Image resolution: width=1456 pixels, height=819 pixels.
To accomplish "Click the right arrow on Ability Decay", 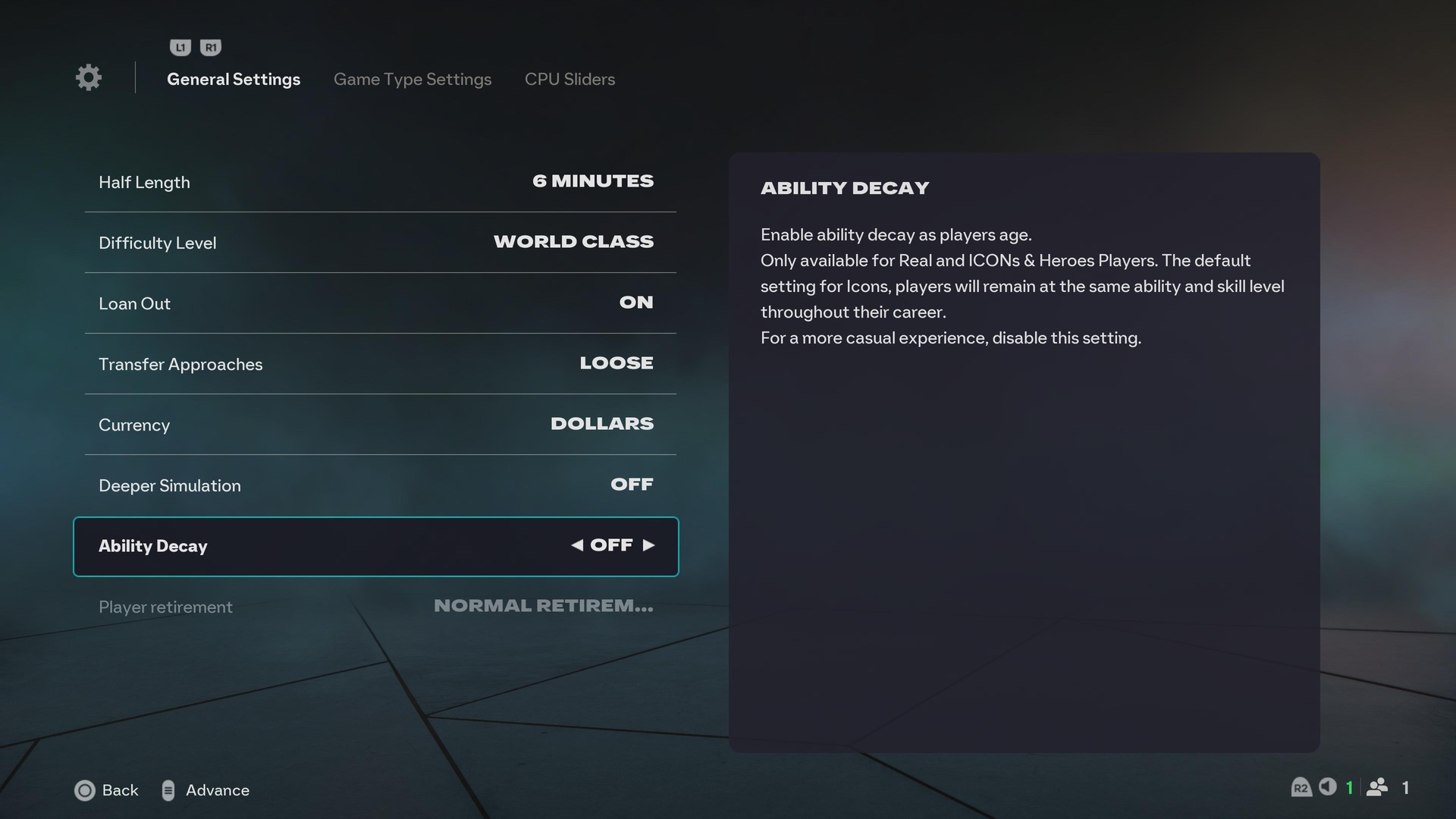I will click(x=648, y=545).
